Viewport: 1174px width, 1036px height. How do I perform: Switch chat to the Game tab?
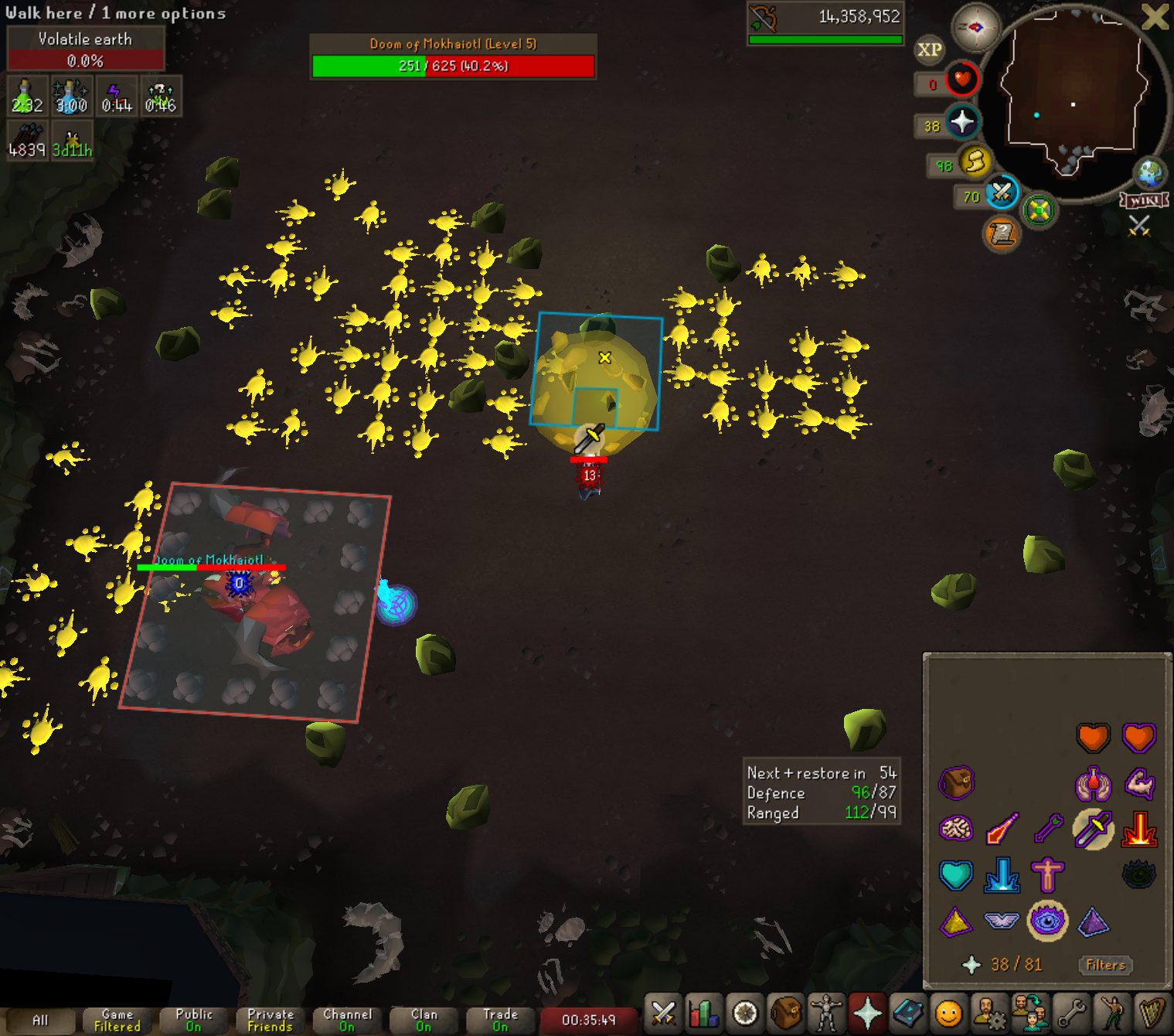(117, 1020)
